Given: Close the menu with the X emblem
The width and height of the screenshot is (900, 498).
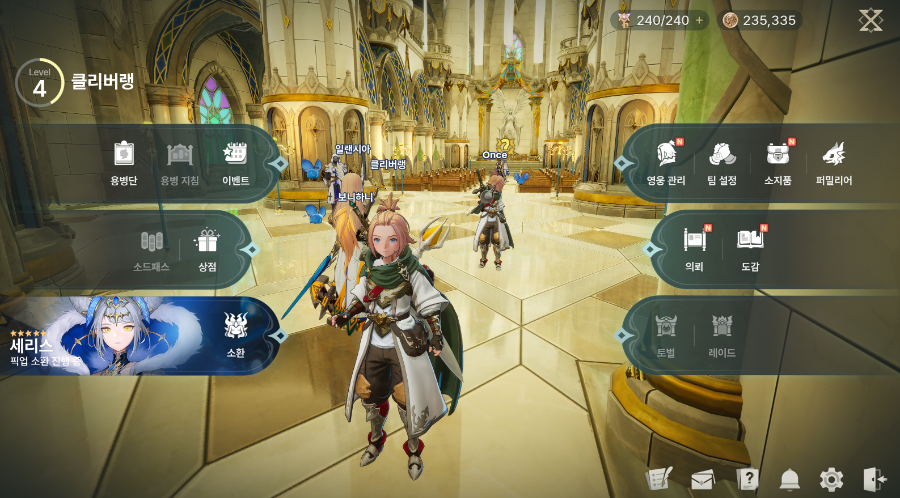Looking at the screenshot, I should tap(871, 20).
